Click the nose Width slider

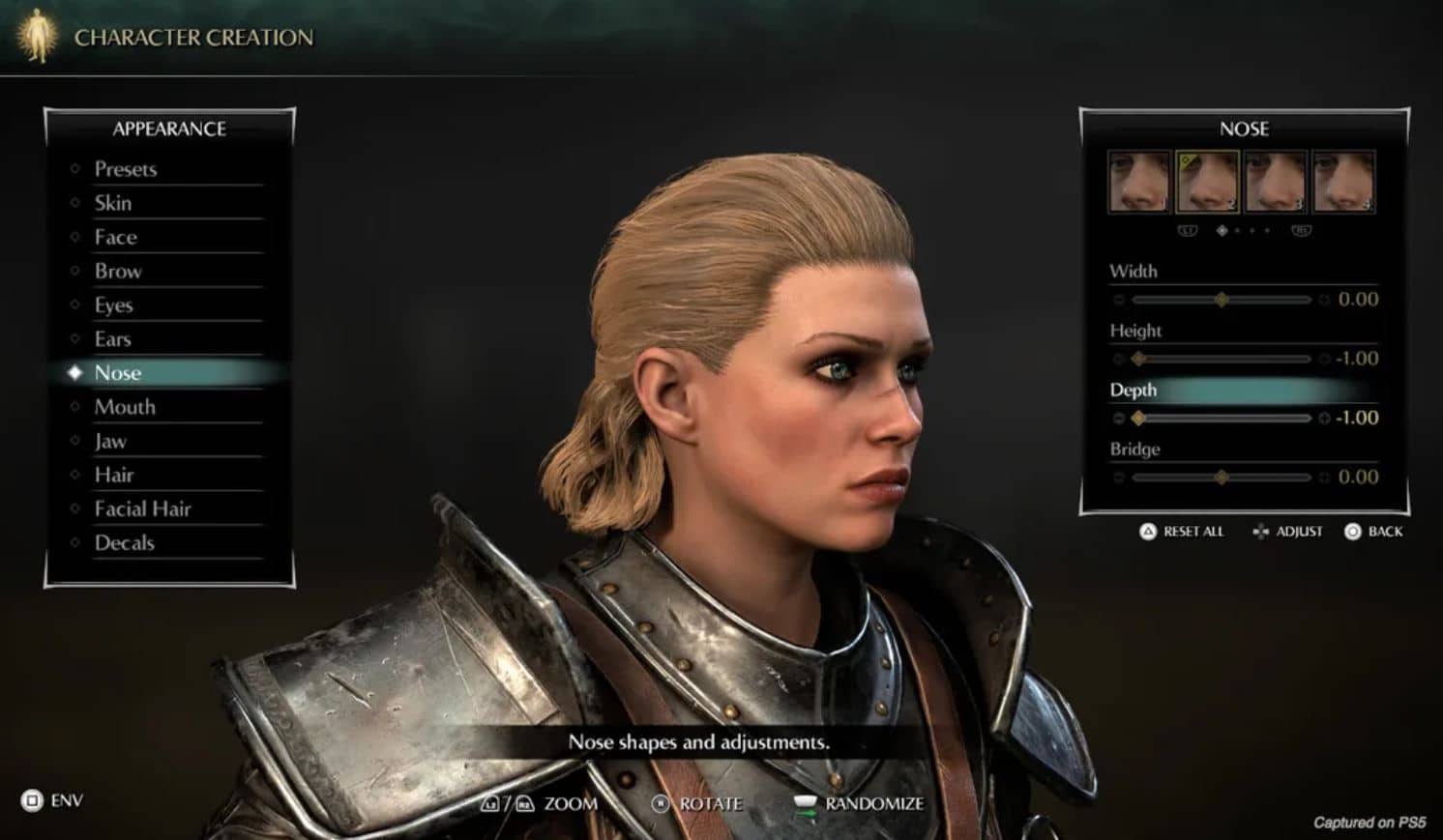point(1222,300)
